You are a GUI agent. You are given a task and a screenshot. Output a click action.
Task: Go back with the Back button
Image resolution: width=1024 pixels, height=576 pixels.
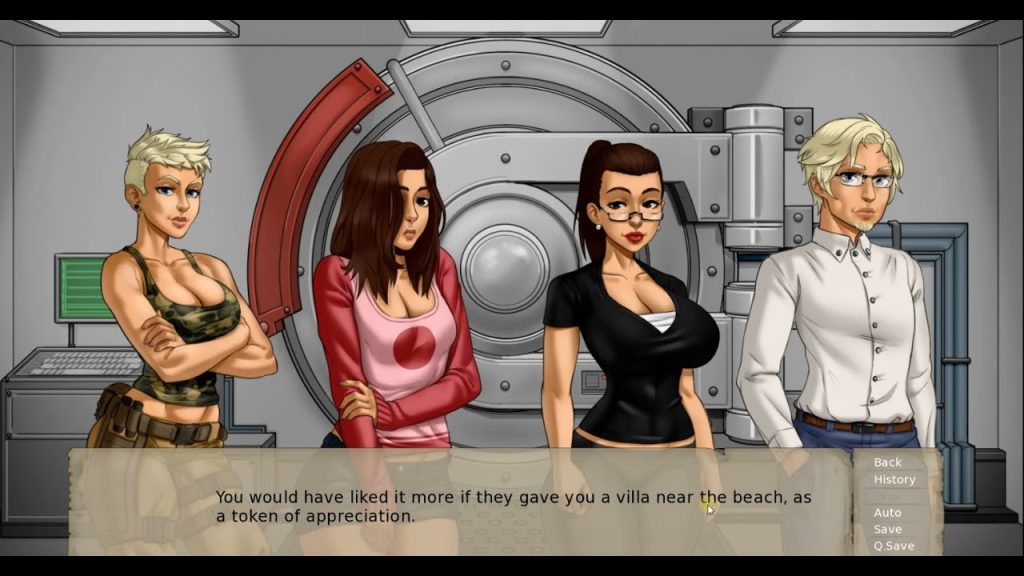point(887,462)
